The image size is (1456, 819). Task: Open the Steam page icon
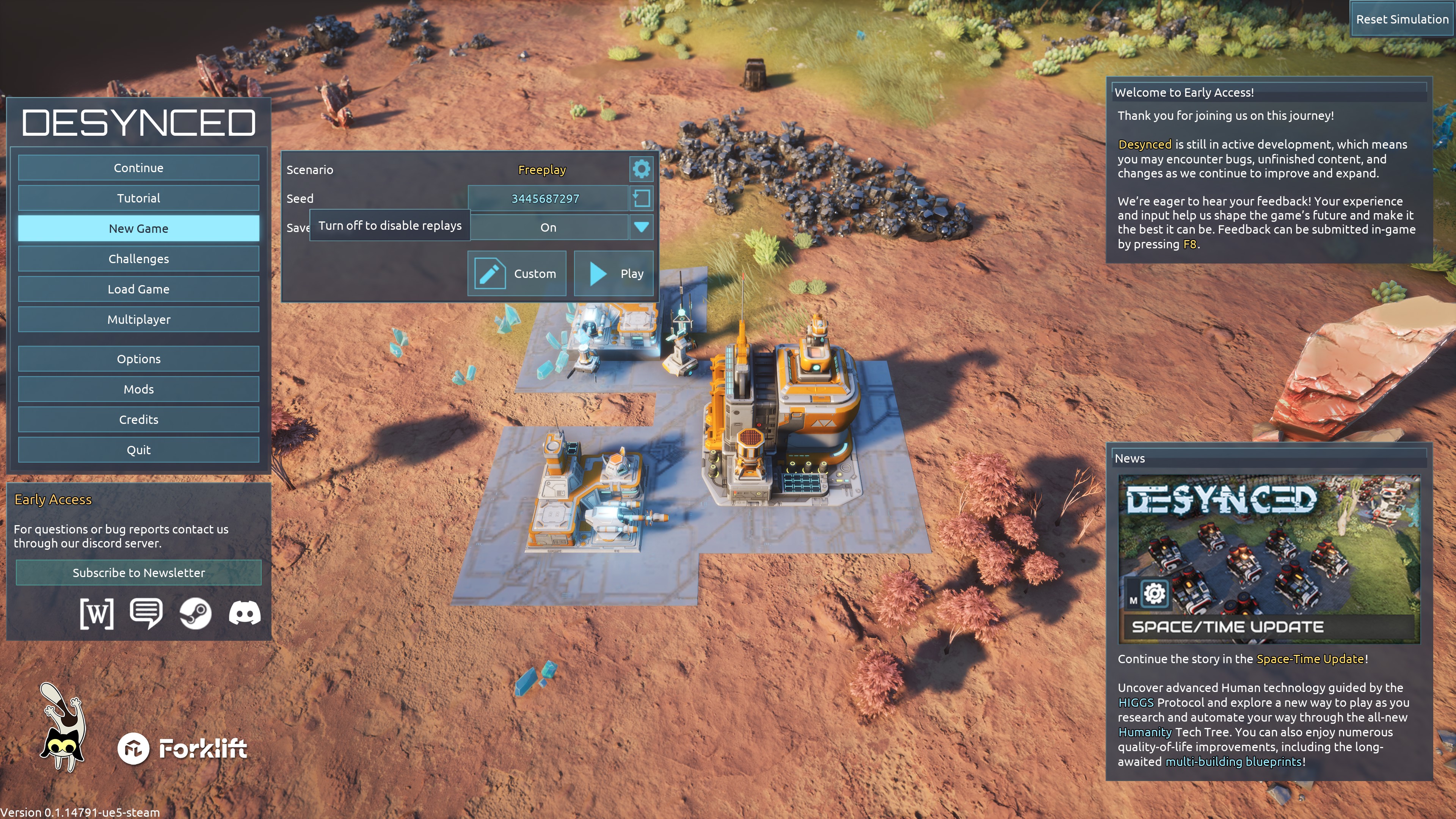point(196,613)
